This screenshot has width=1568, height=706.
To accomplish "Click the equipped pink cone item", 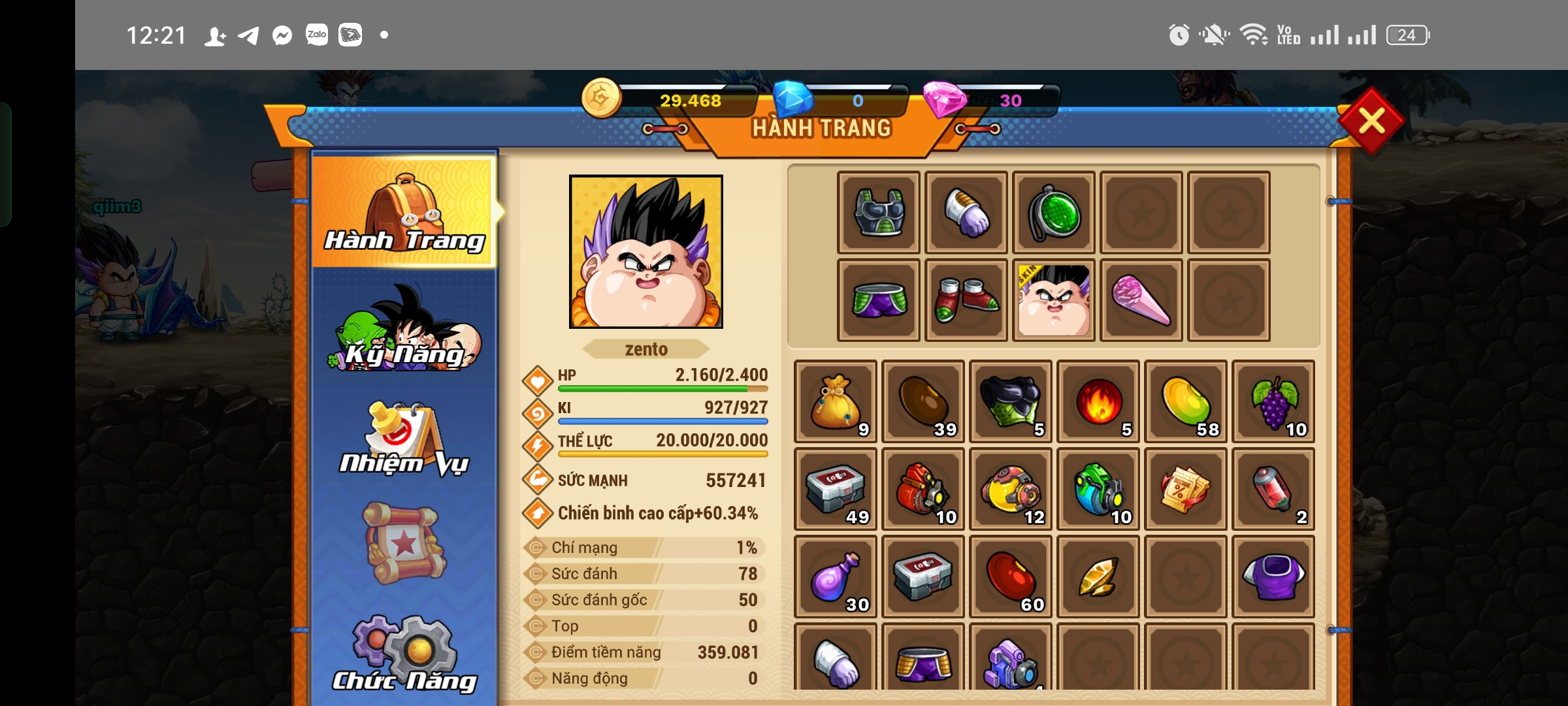I will [1141, 300].
